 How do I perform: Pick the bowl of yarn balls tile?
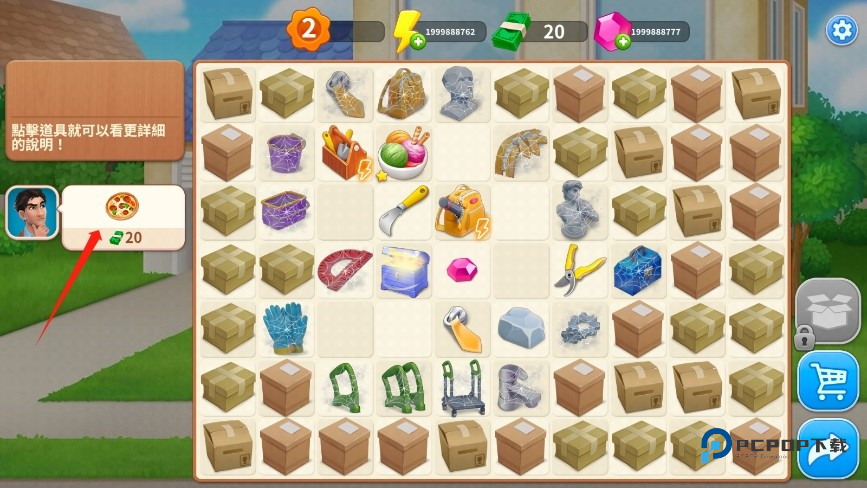(x=403, y=153)
